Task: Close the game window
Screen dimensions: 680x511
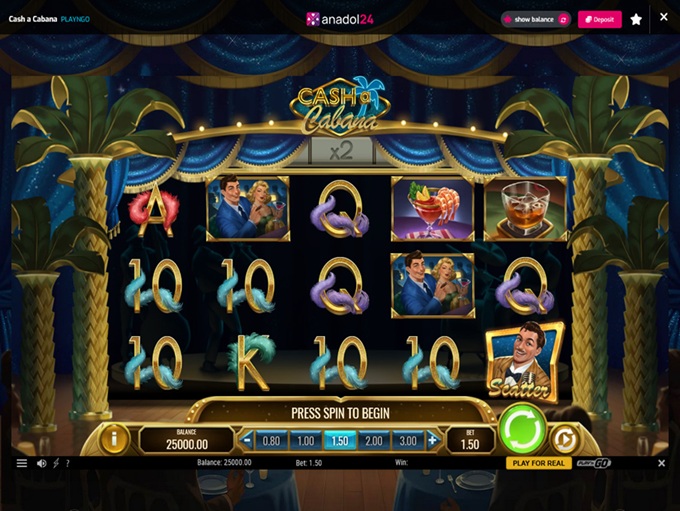Action: (664, 17)
